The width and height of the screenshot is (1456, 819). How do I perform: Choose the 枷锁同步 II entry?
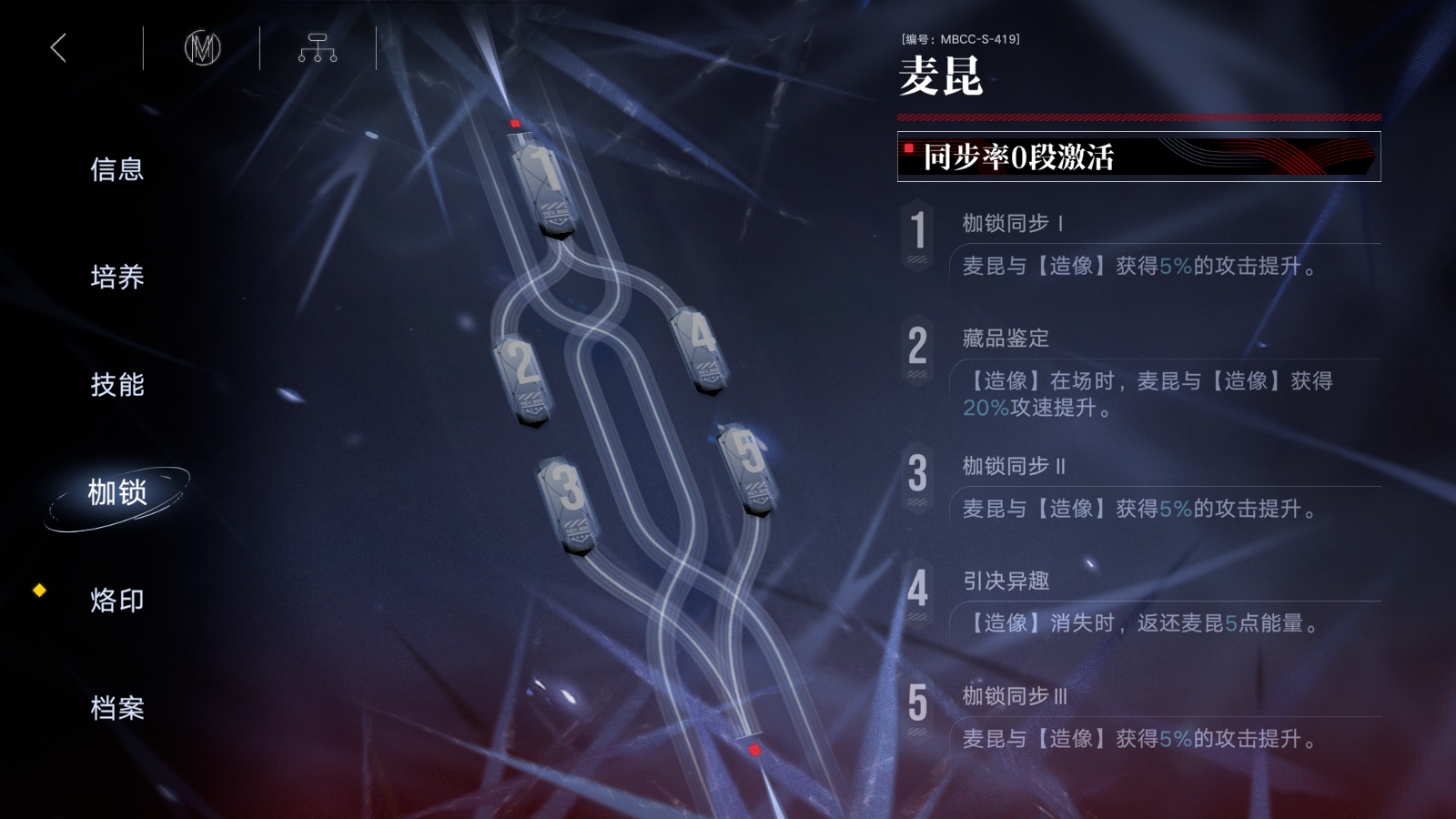(x=1137, y=489)
